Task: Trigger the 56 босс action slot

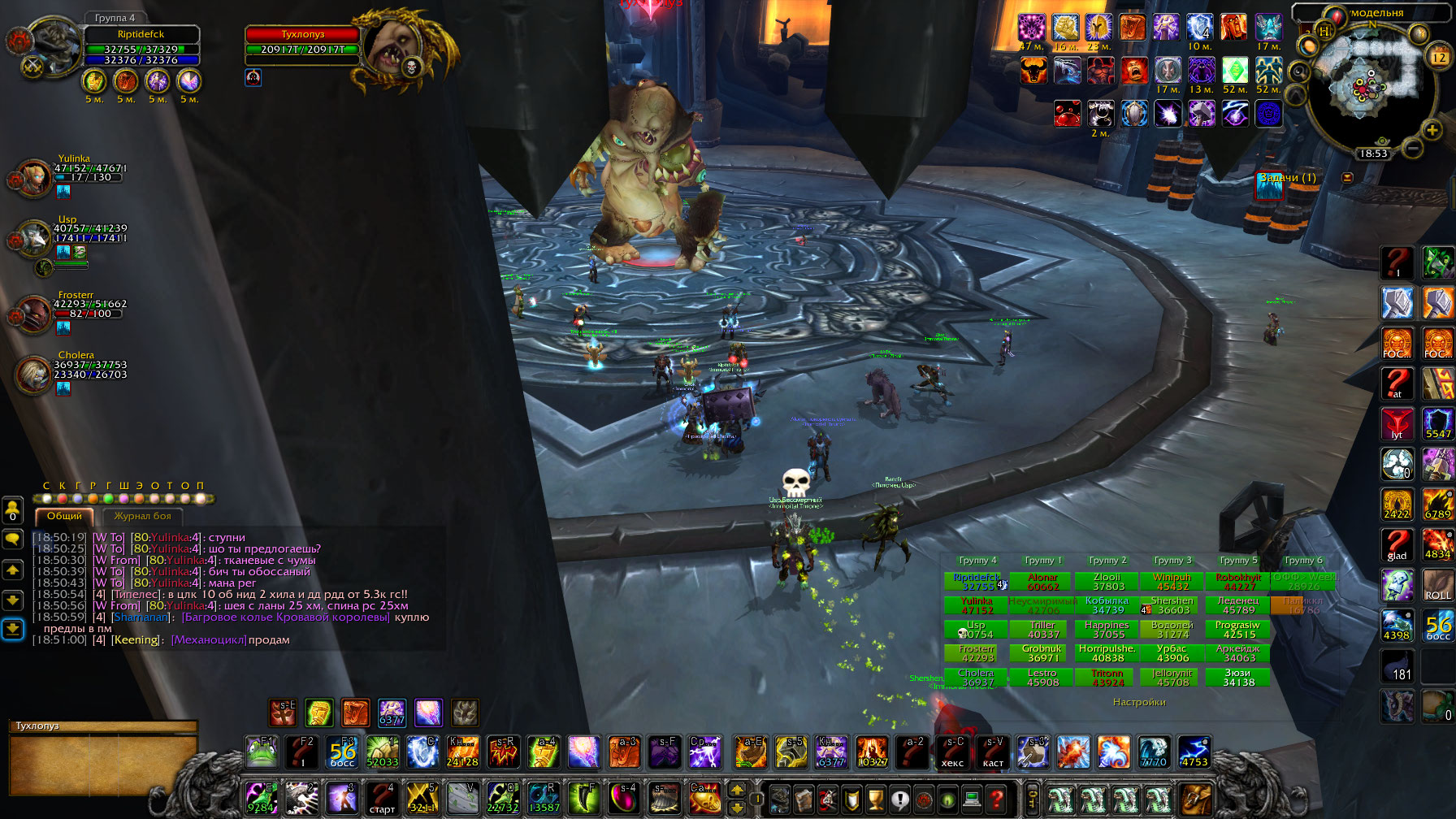Action: point(342,752)
